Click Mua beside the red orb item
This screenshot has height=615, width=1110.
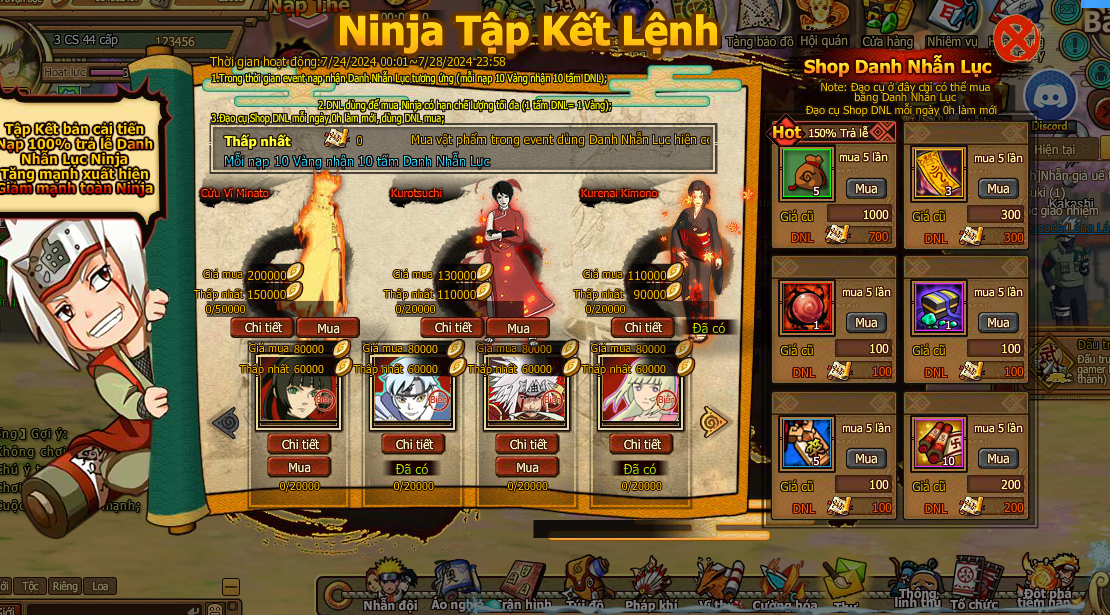coord(866,322)
